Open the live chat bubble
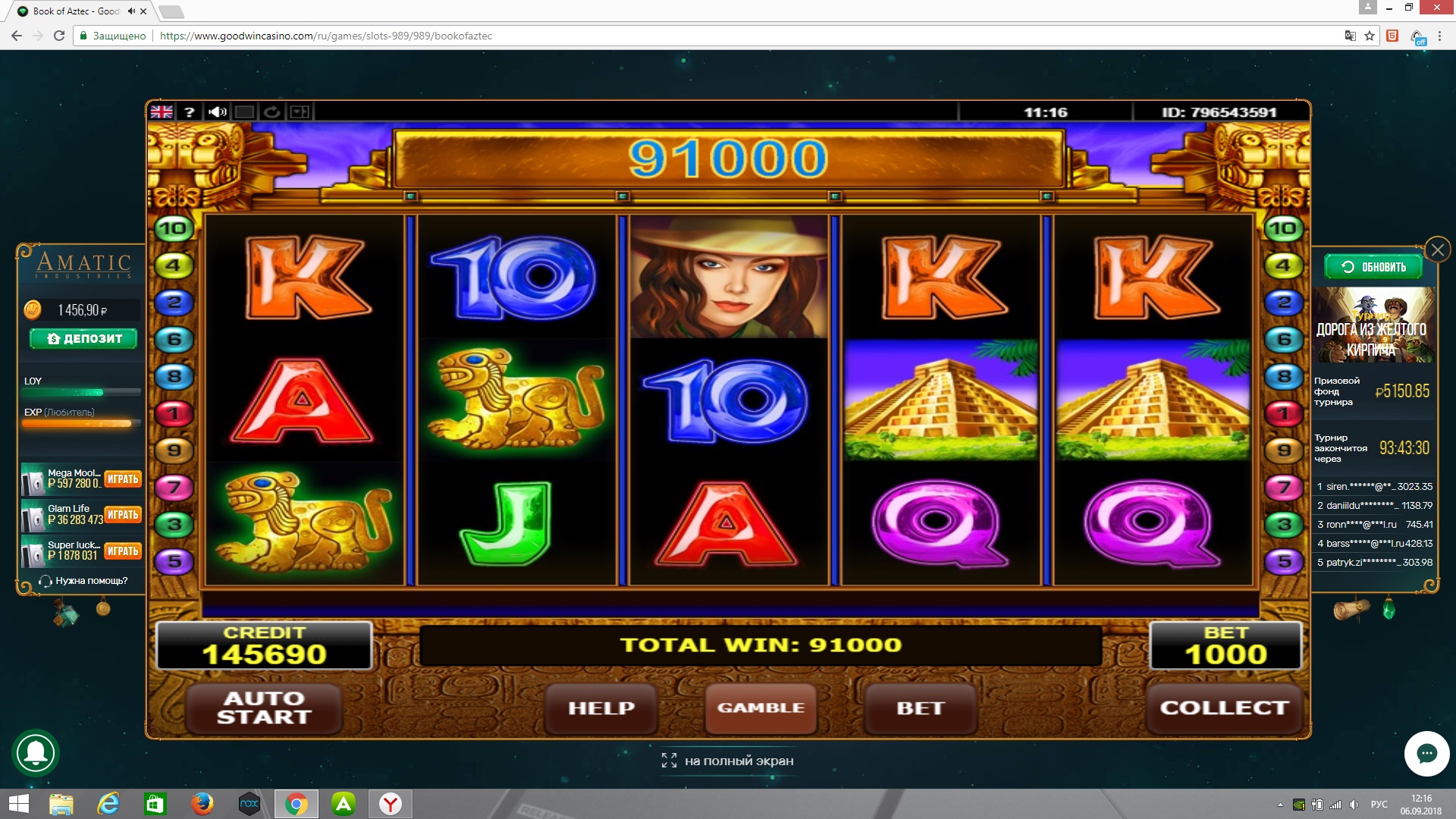This screenshot has width=1456, height=819. [x=1426, y=753]
